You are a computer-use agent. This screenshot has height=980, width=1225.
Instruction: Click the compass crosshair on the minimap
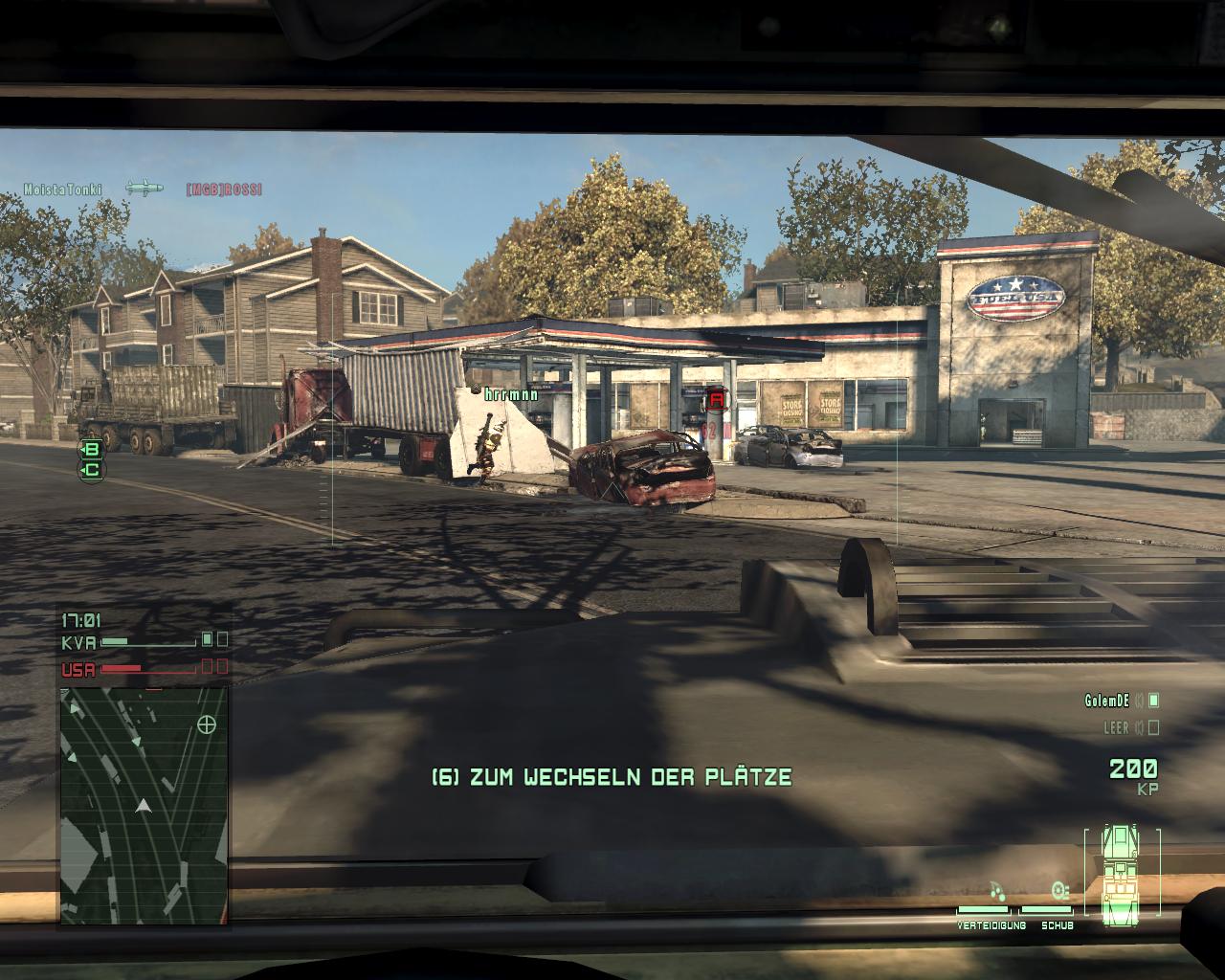click(x=205, y=725)
